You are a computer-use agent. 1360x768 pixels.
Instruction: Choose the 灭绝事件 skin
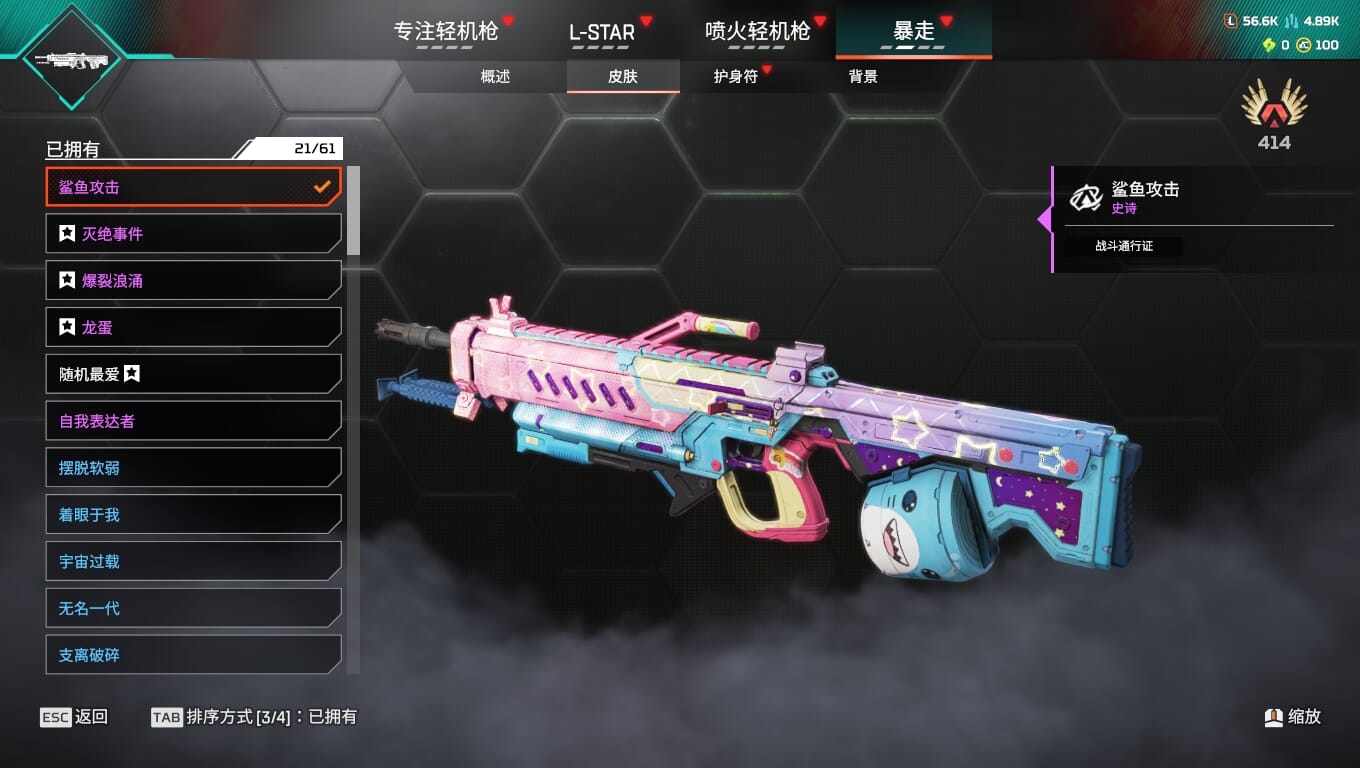click(193, 234)
